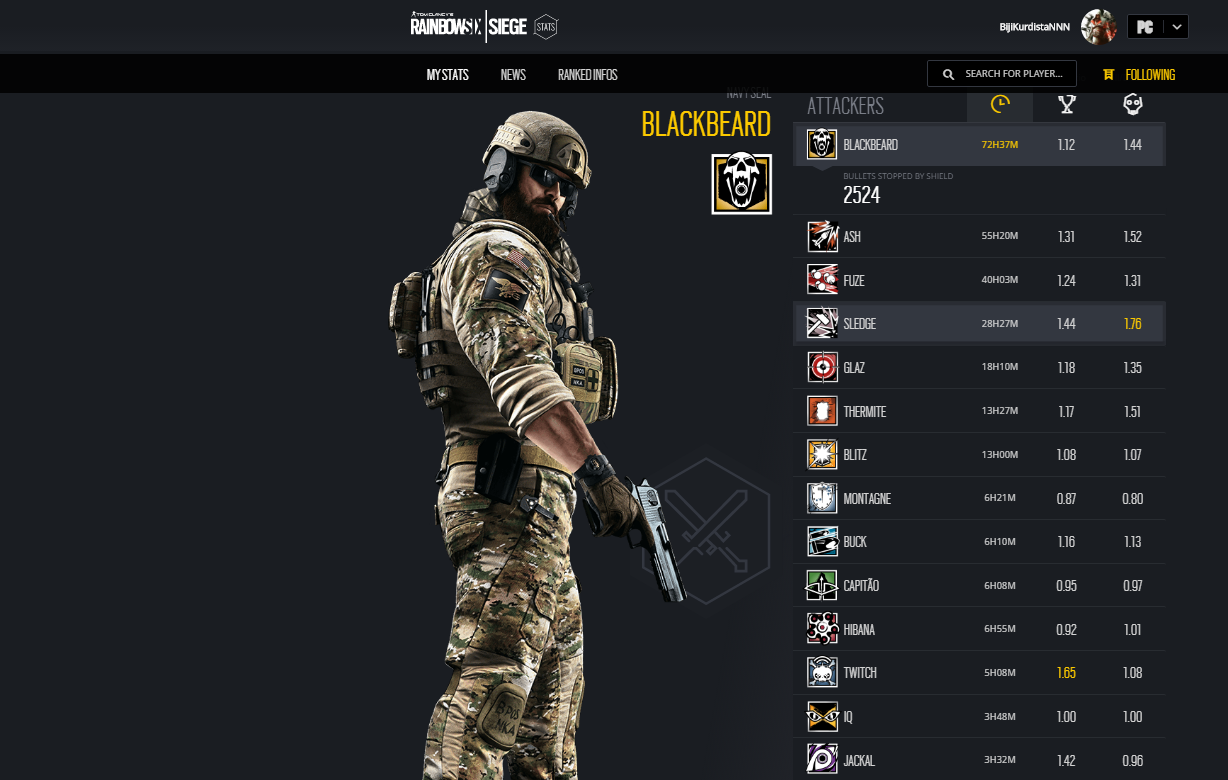Select the Montagne operator row
Screen dimensions: 1228x780
[979, 498]
